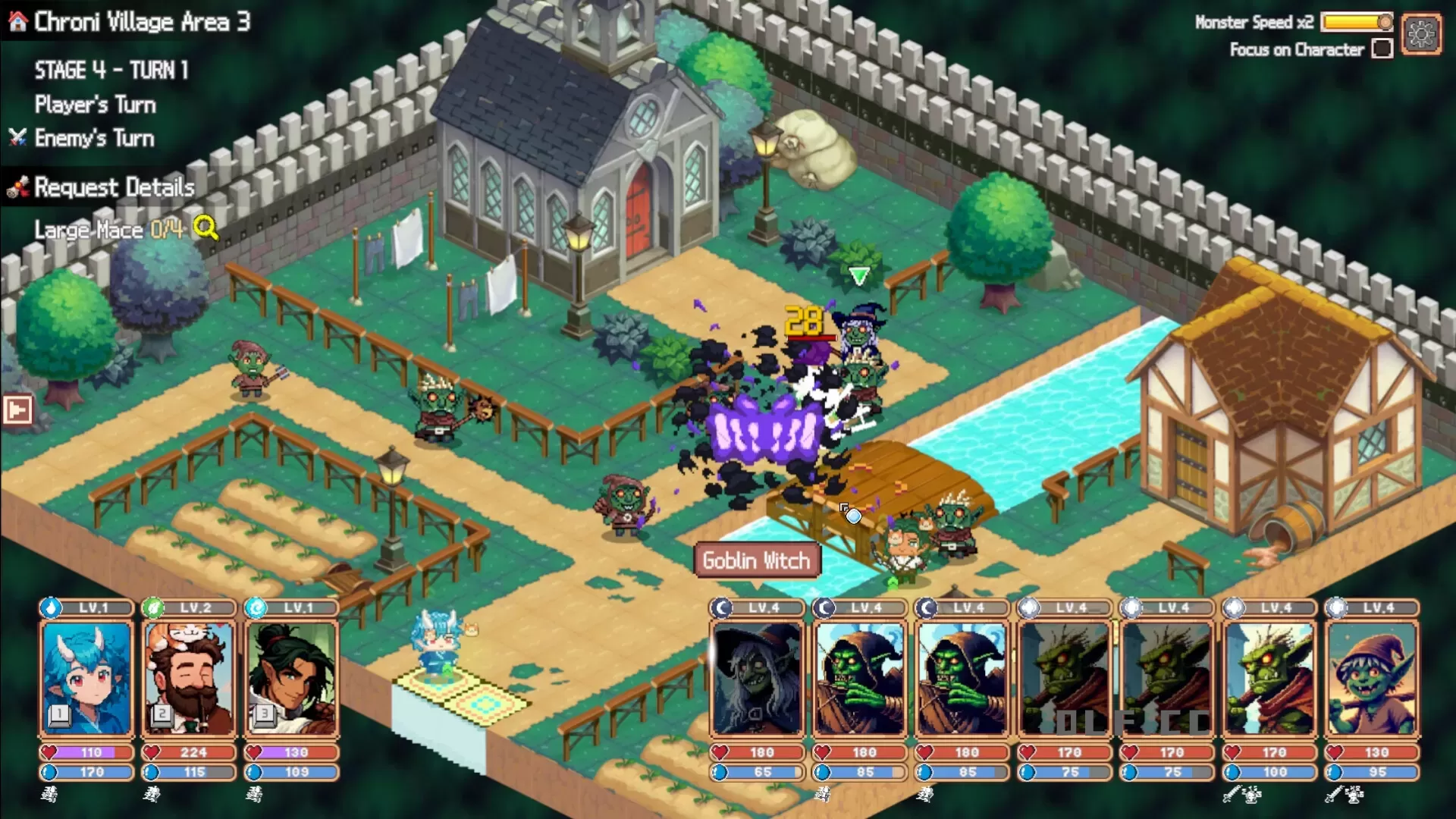This screenshot has width=1456, height=819.
Task: Select the blue-haired horned girl portrait
Action: [x=86, y=678]
